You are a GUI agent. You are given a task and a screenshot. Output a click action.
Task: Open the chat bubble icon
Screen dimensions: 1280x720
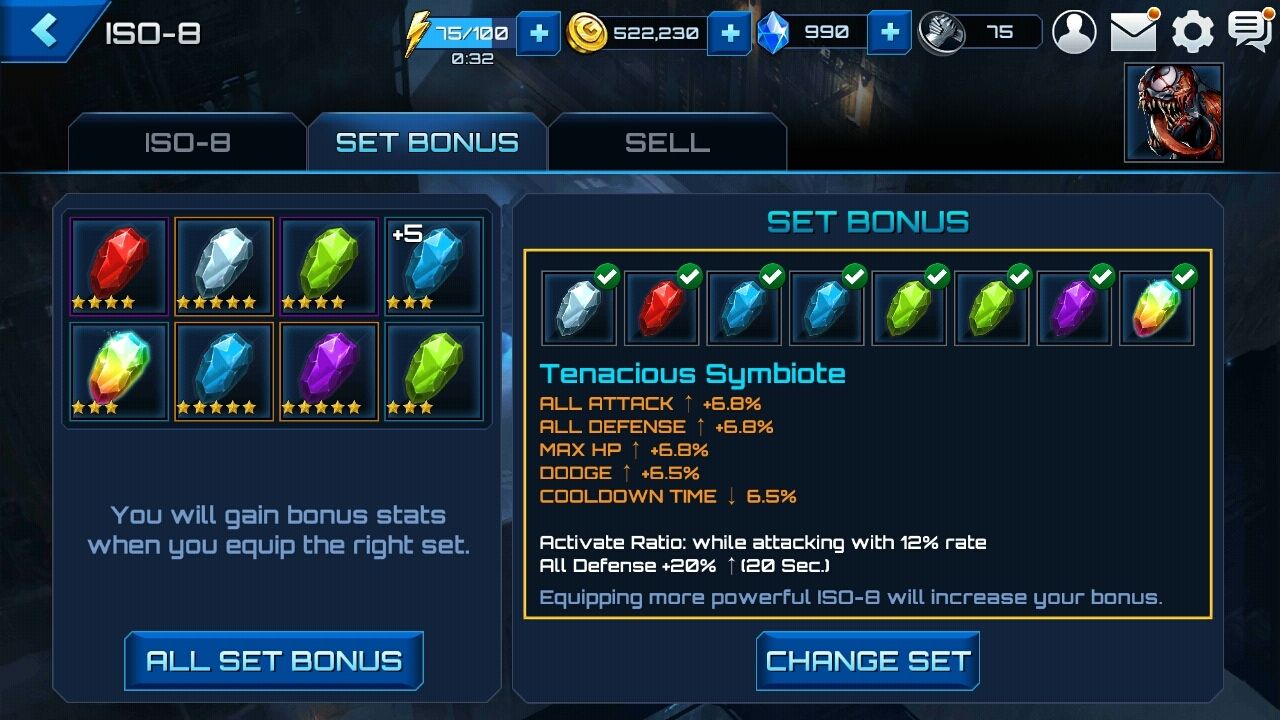1249,32
